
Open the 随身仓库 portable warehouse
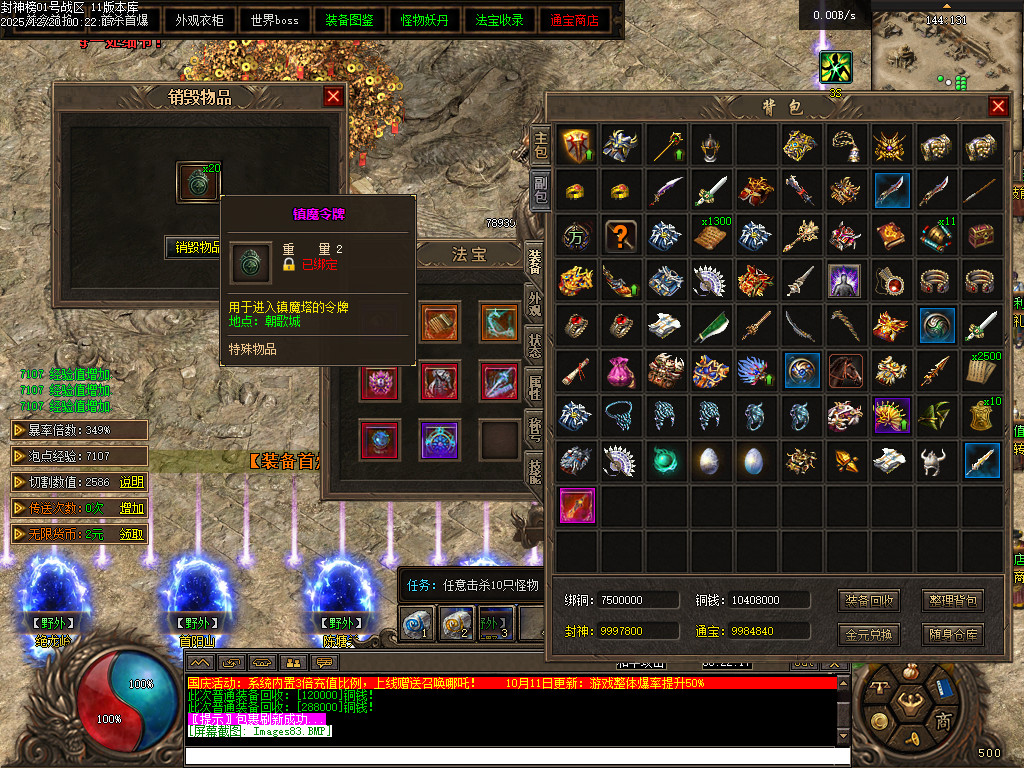coord(952,634)
